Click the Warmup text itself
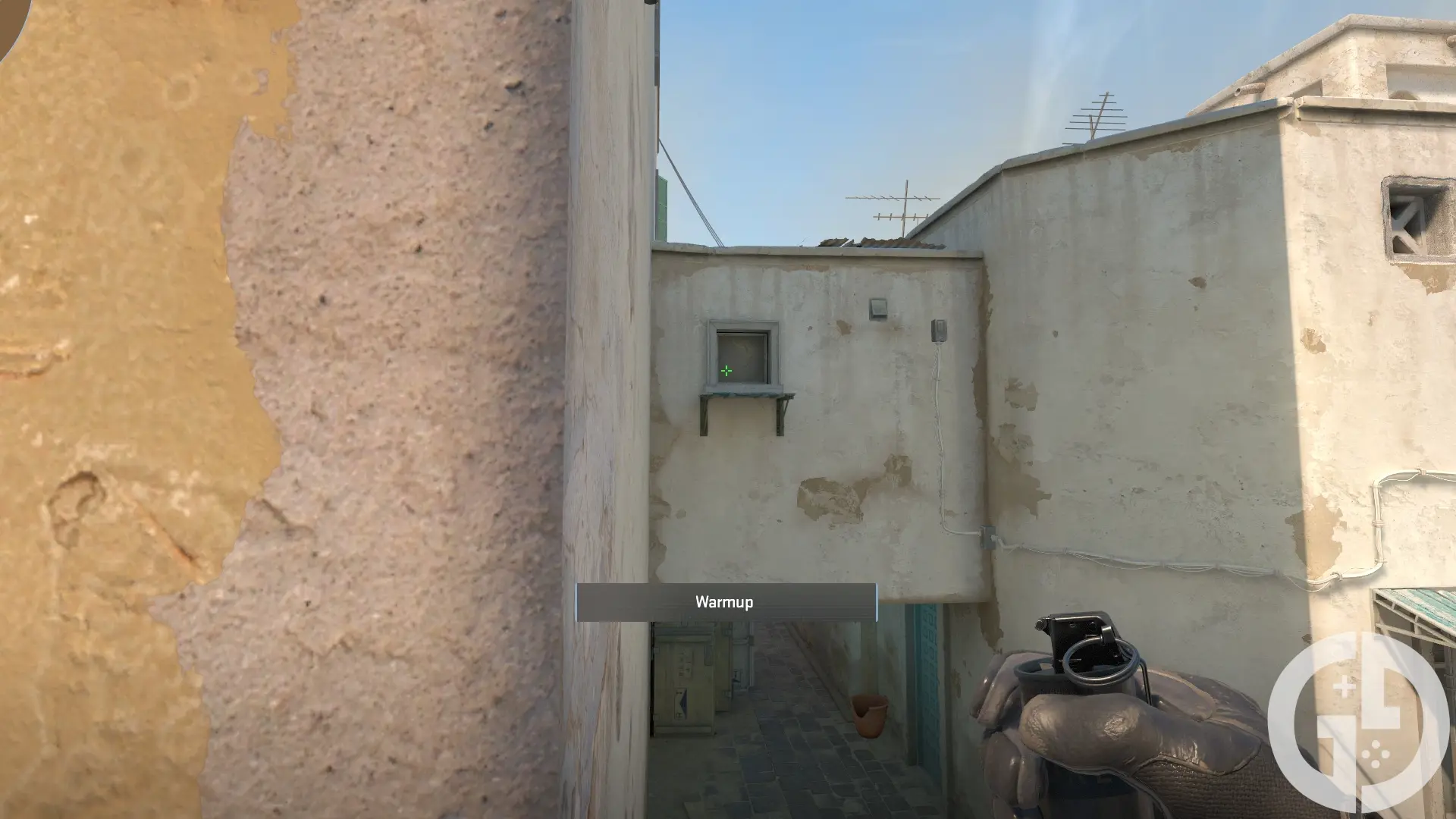Image resolution: width=1456 pixels, height=819 pixels. (x=724, y=602)
